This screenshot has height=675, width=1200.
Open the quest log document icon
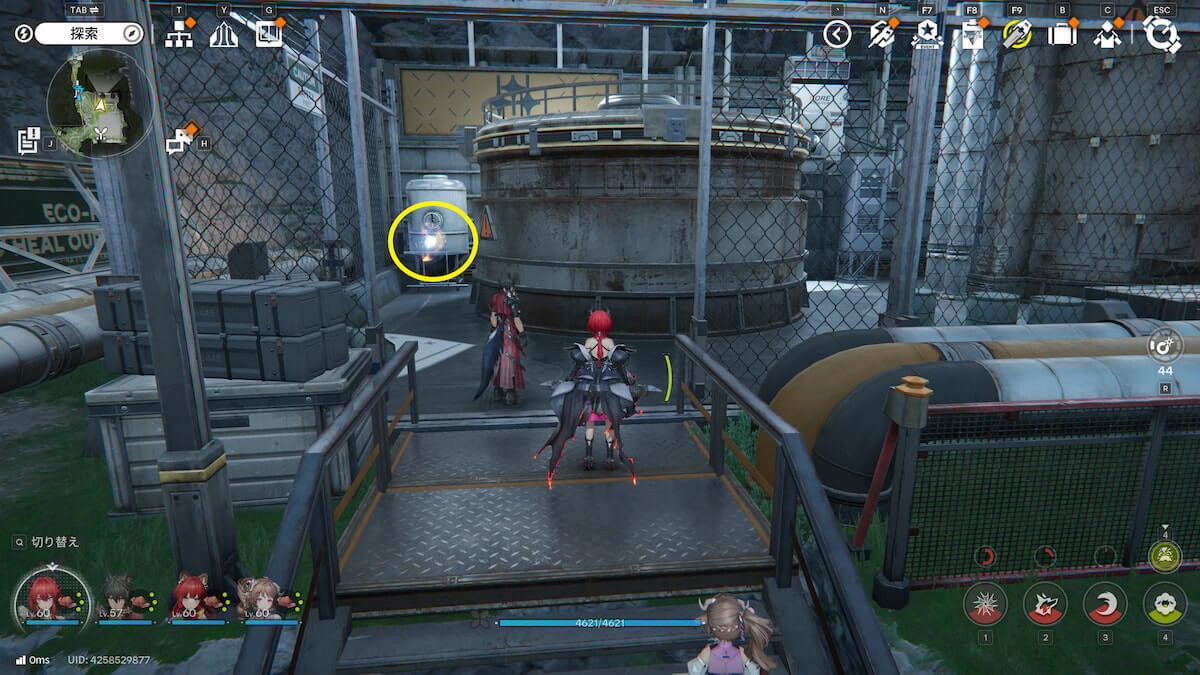coord(29,141)
